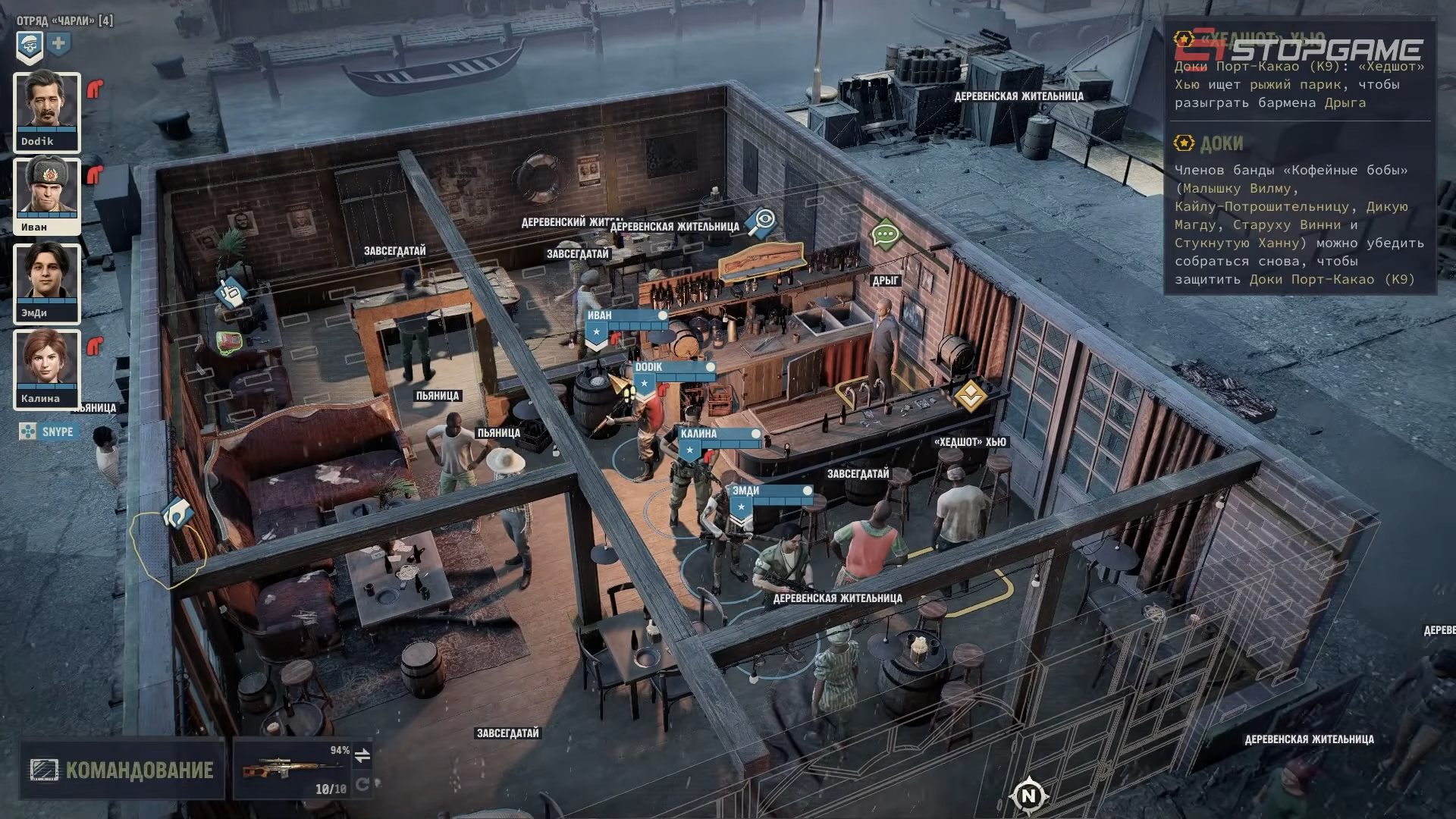Image resolution: width=1456 pixels, height=819 pixels.
Task: Use the pointing hand interaction icon
Action: 229,291
